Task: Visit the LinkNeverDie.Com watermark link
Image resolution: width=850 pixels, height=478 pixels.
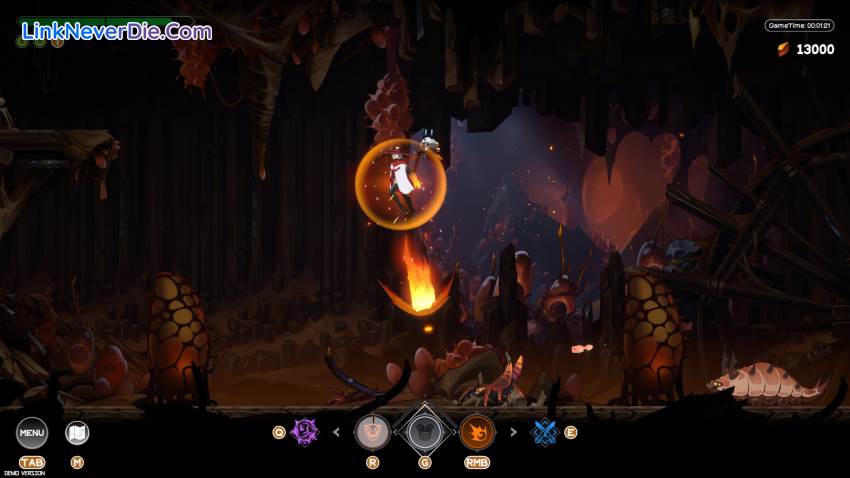Action: click(116, 31)
